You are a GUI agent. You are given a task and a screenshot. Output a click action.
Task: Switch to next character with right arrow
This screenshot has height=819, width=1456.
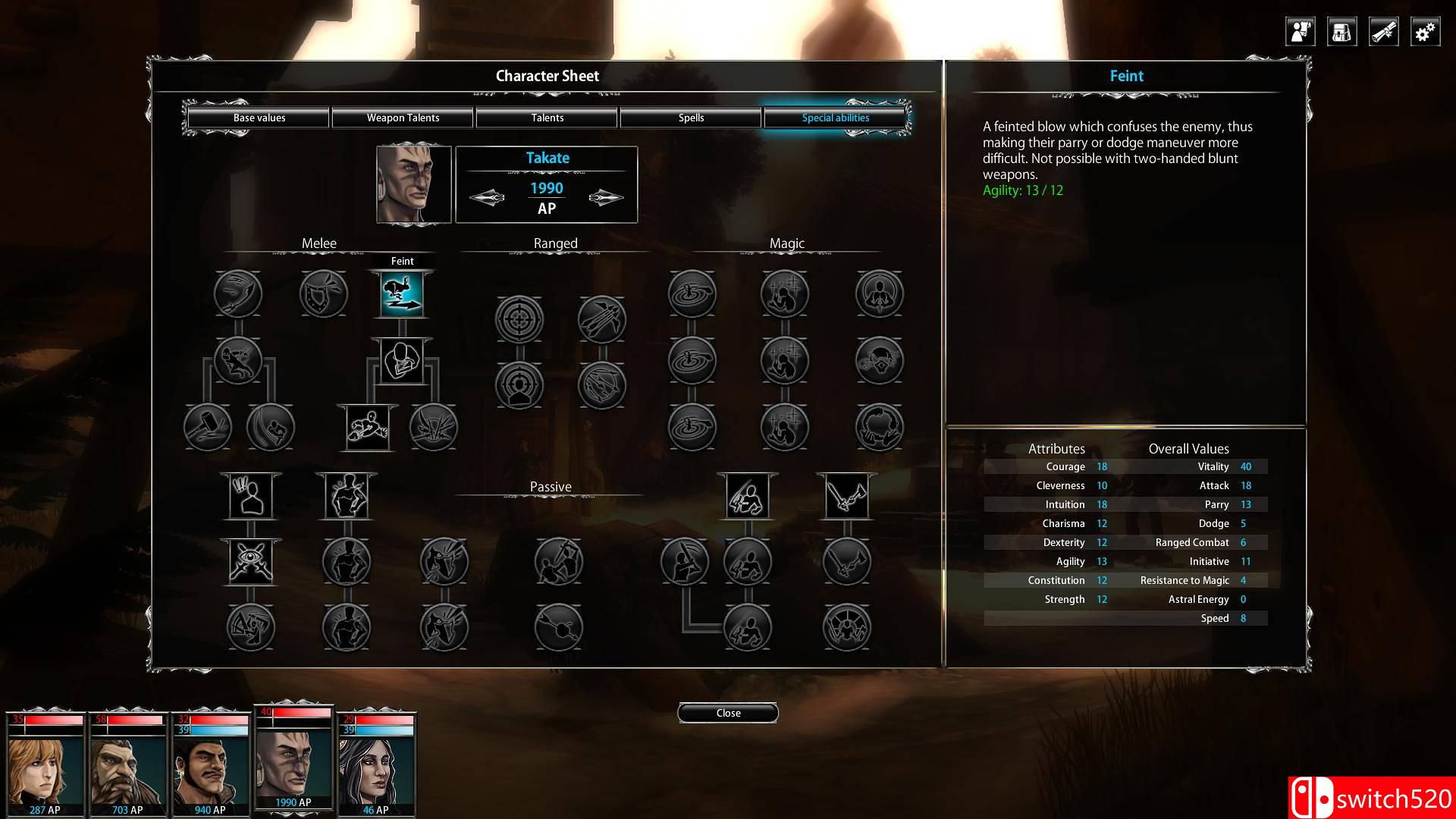pos(606,198)
